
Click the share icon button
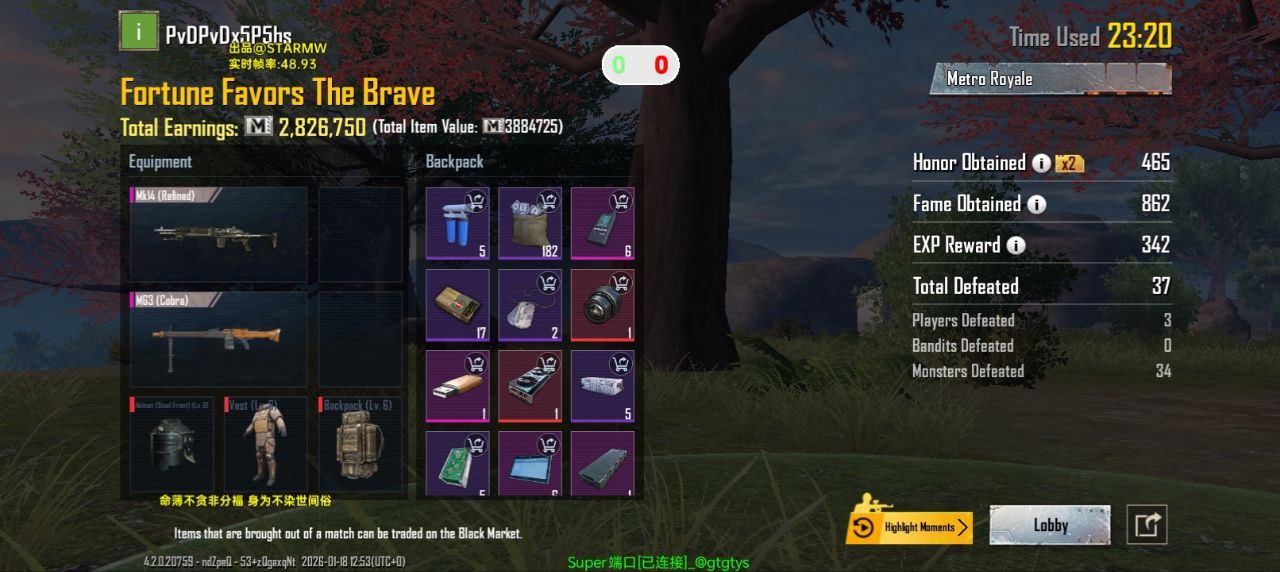(x=1147, y=525)
